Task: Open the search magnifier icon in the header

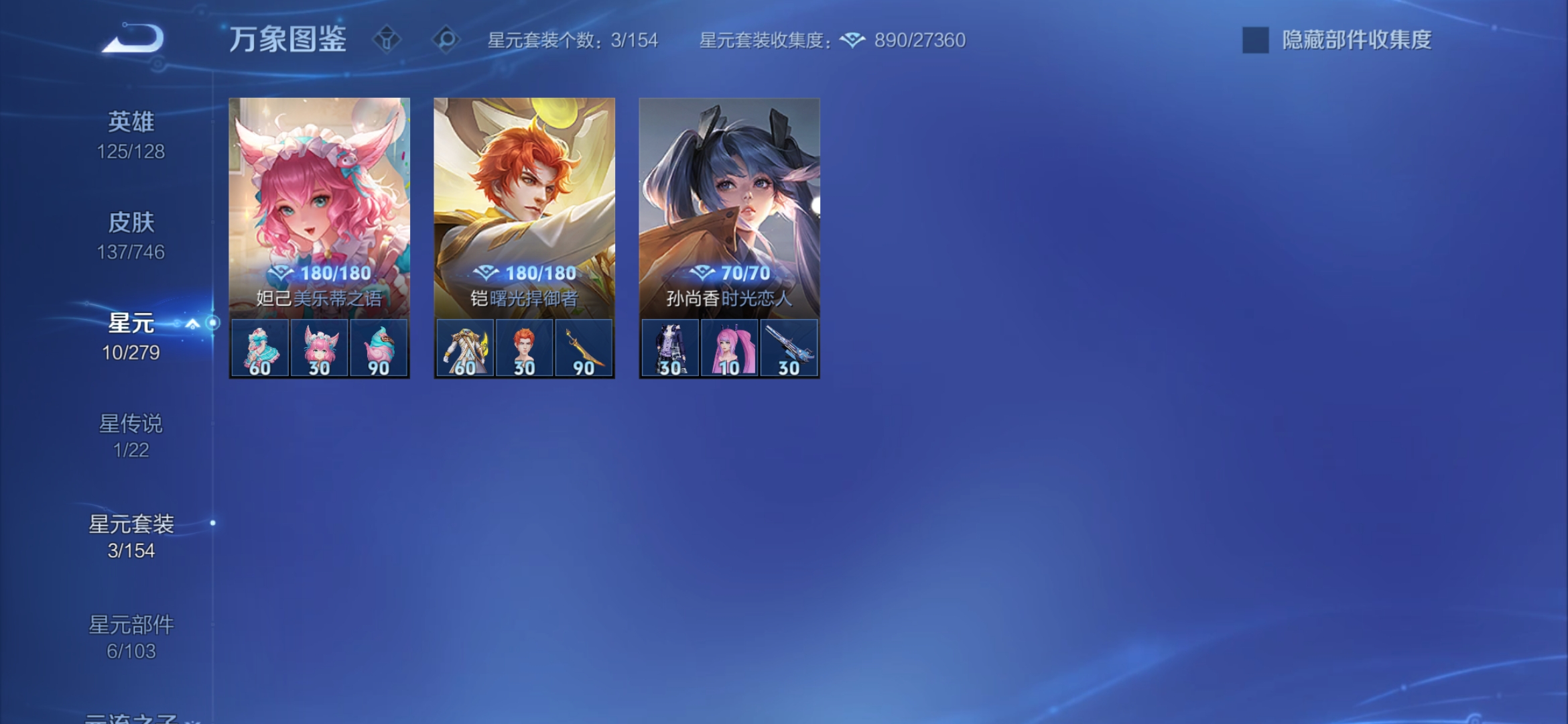Action: pos(443,39)
